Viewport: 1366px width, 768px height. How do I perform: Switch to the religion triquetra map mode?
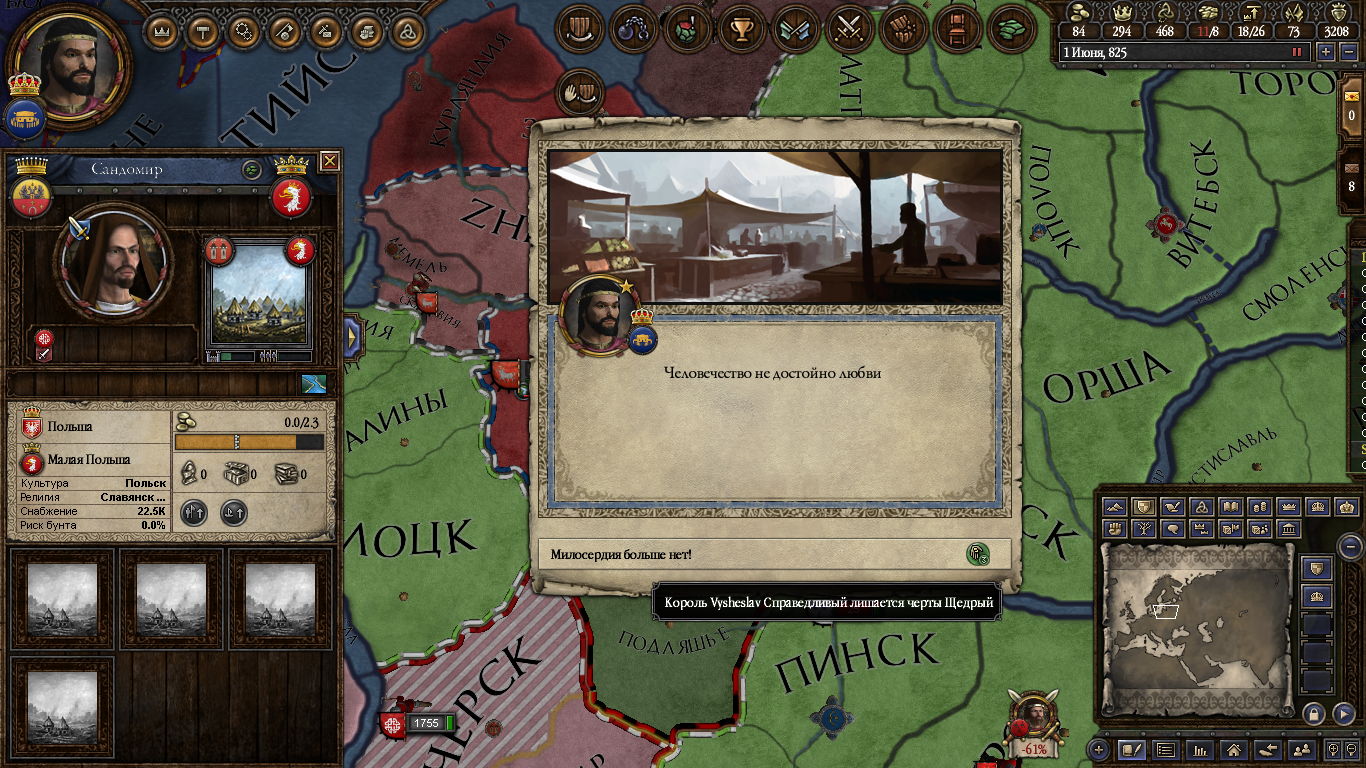click(1202, 508)
